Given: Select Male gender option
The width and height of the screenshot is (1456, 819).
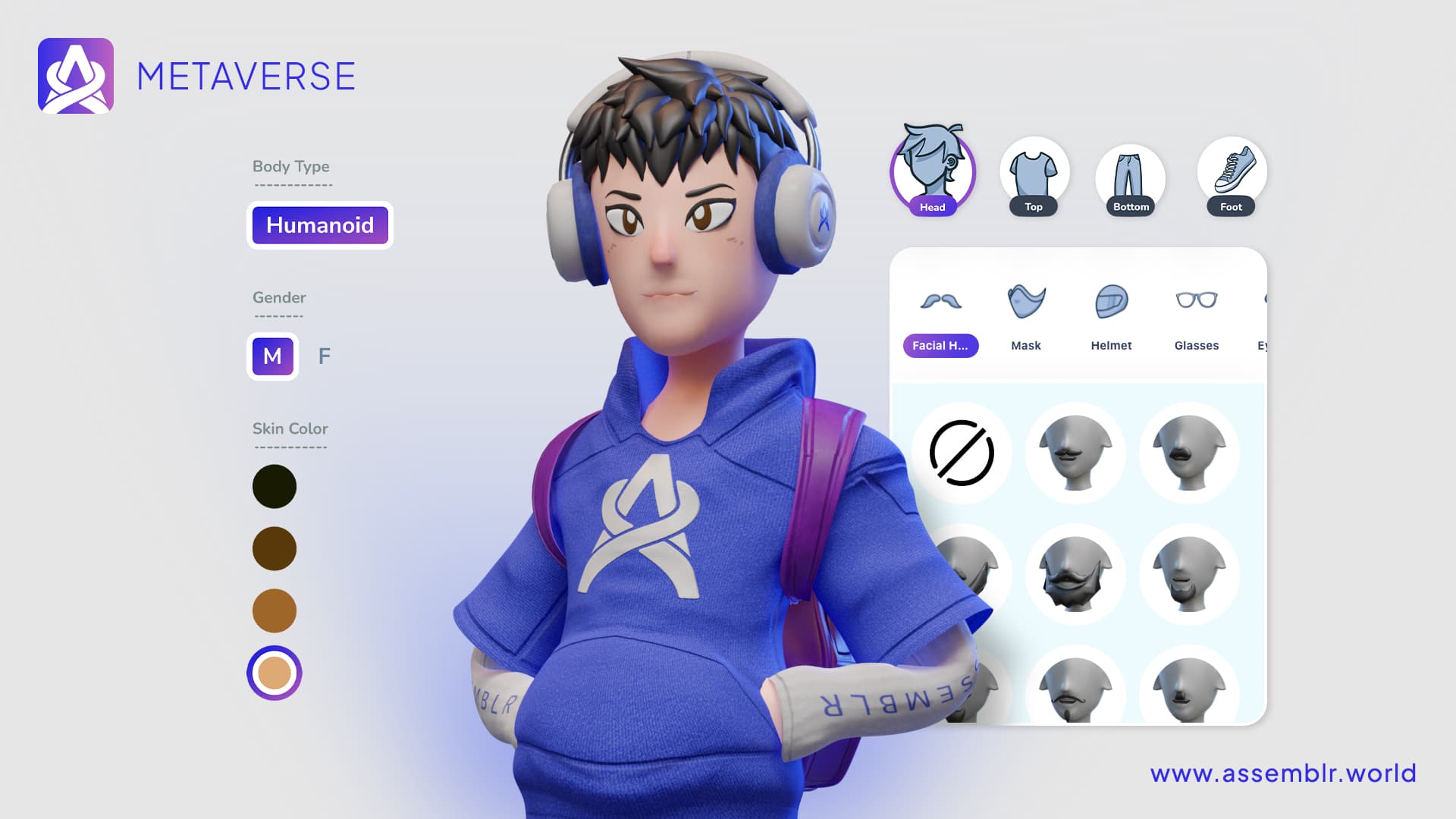Looking at the screenshot, I should (x=272, y=356).
